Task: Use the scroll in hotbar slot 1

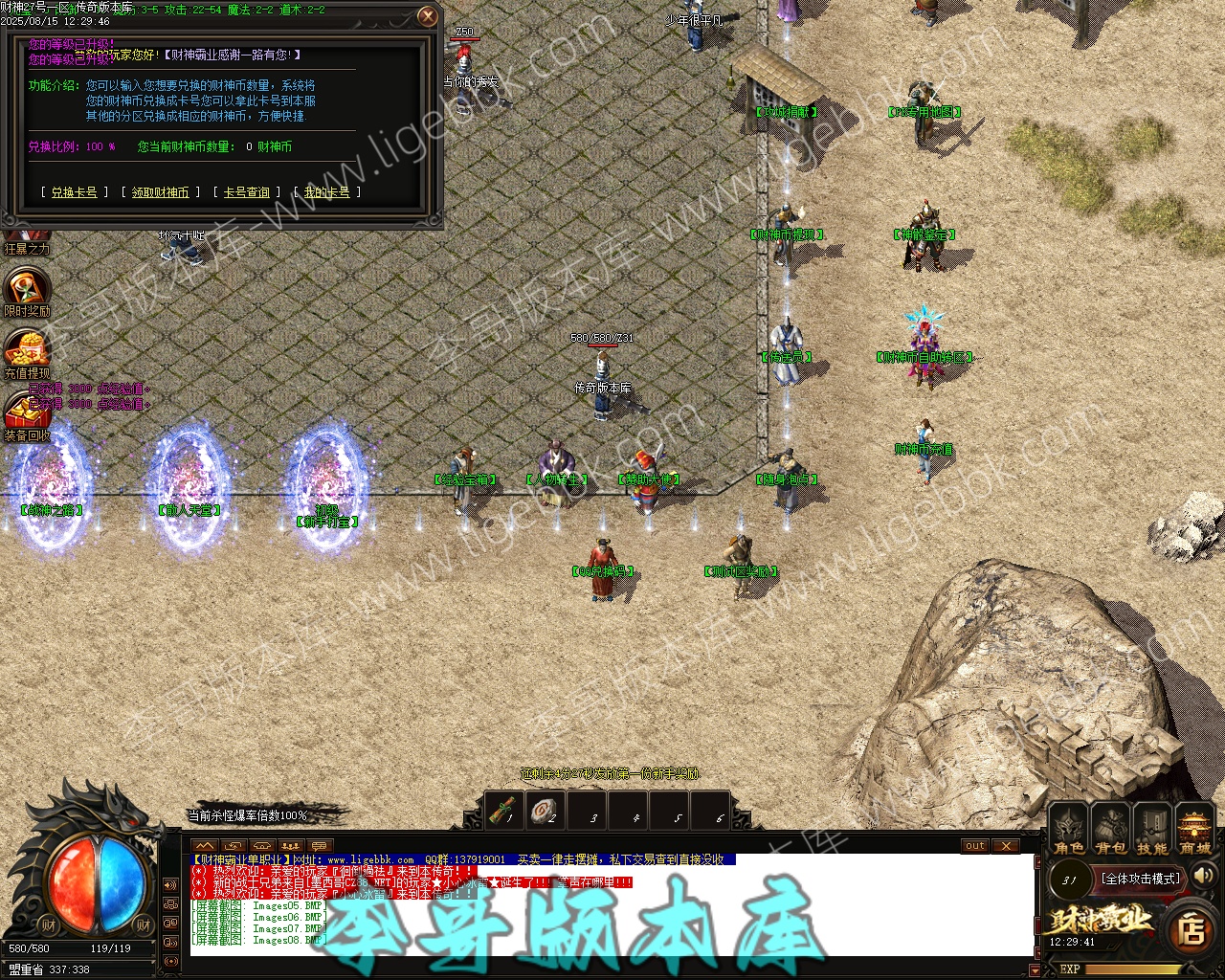Action: point(502,810)
